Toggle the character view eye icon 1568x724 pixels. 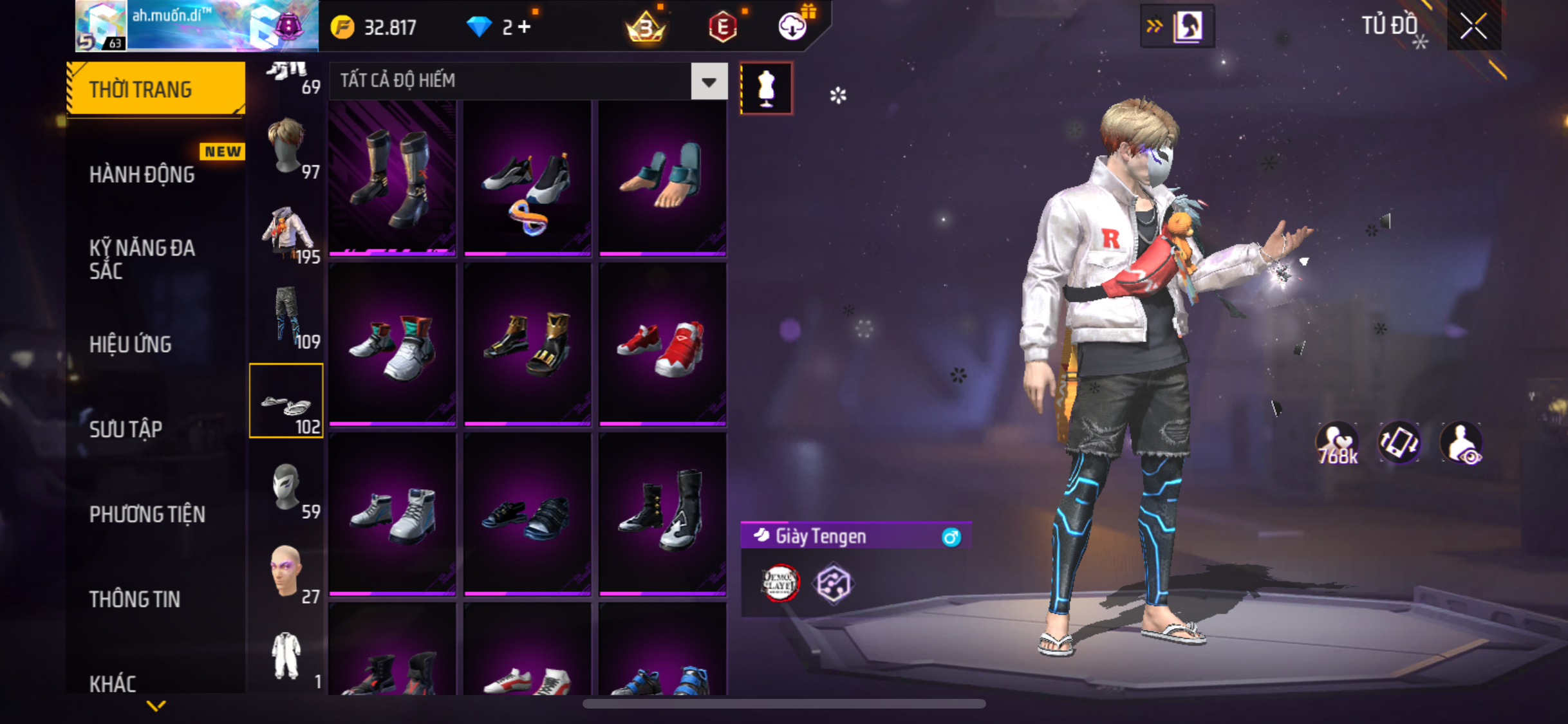click(x=1461, y=444)
